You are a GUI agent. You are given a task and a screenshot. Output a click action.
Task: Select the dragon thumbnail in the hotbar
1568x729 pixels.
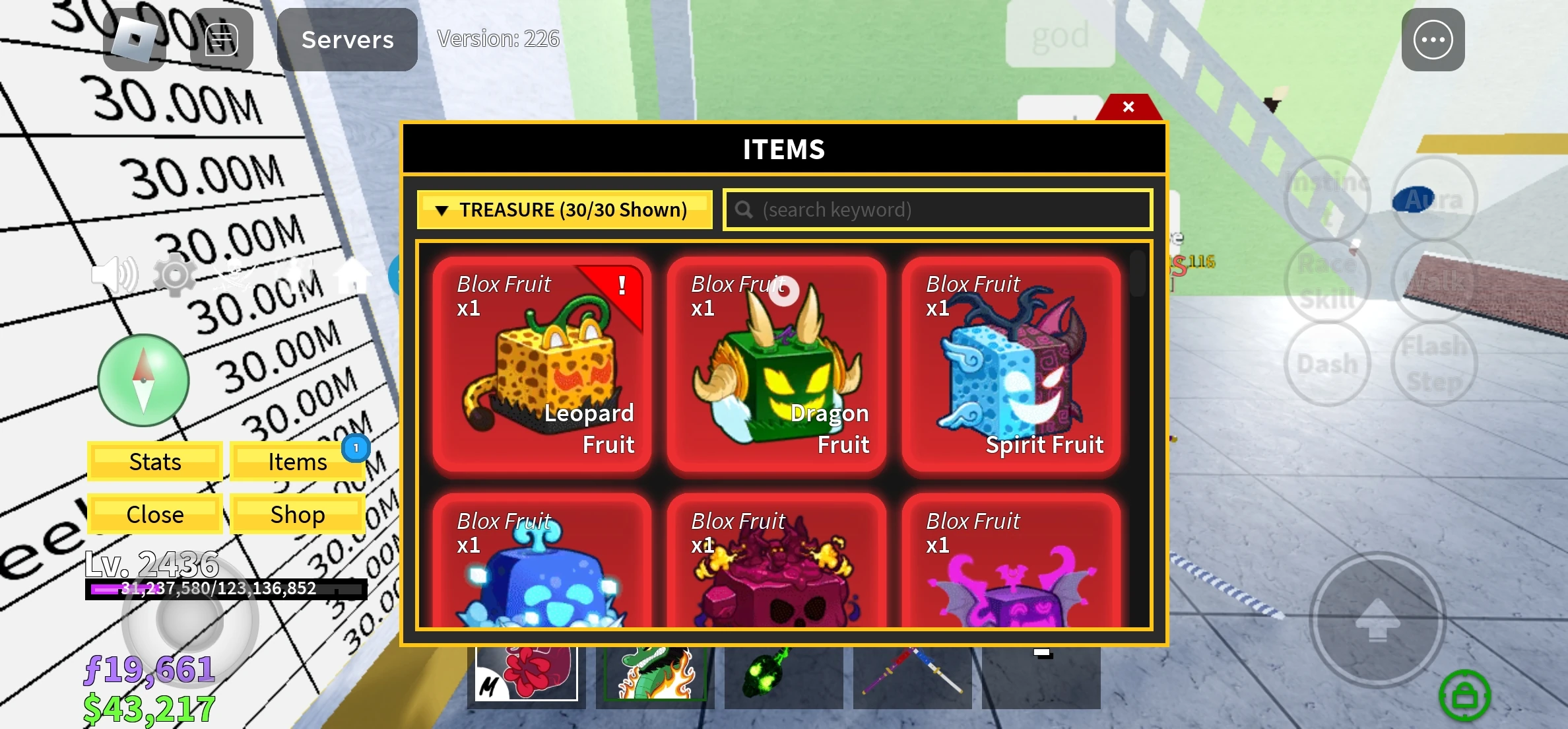(653, 677)
